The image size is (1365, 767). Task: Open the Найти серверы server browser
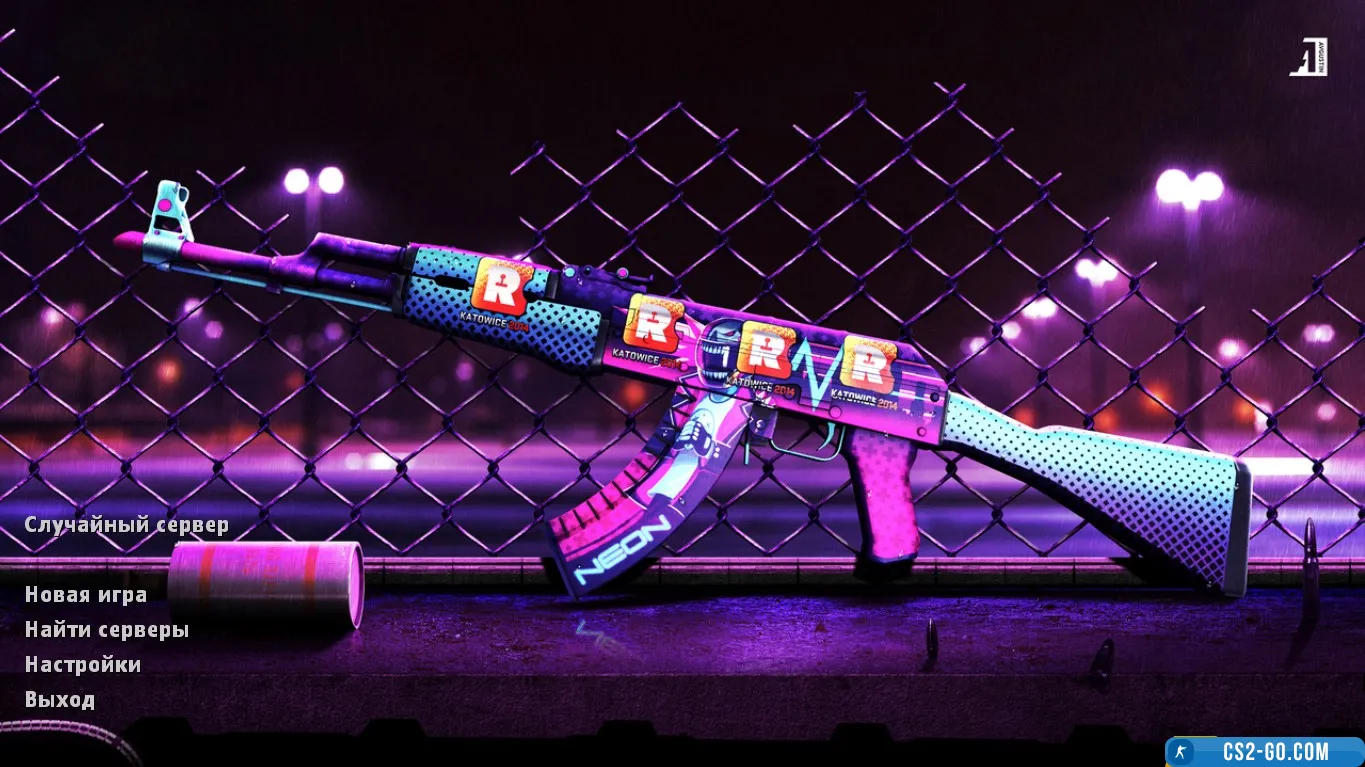click(x=107, y=630)
